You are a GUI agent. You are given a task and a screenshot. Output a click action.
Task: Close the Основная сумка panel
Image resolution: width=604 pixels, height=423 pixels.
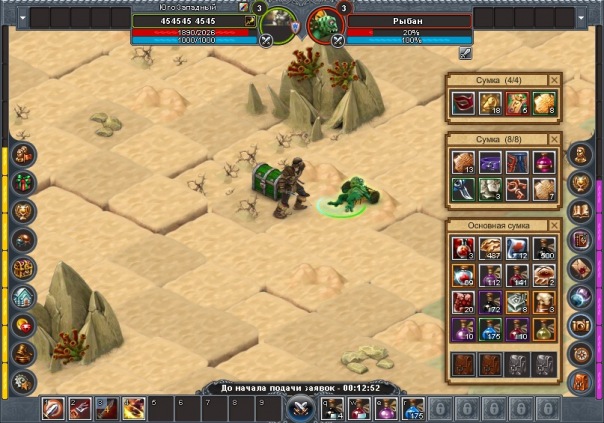[x=555, y=226]
